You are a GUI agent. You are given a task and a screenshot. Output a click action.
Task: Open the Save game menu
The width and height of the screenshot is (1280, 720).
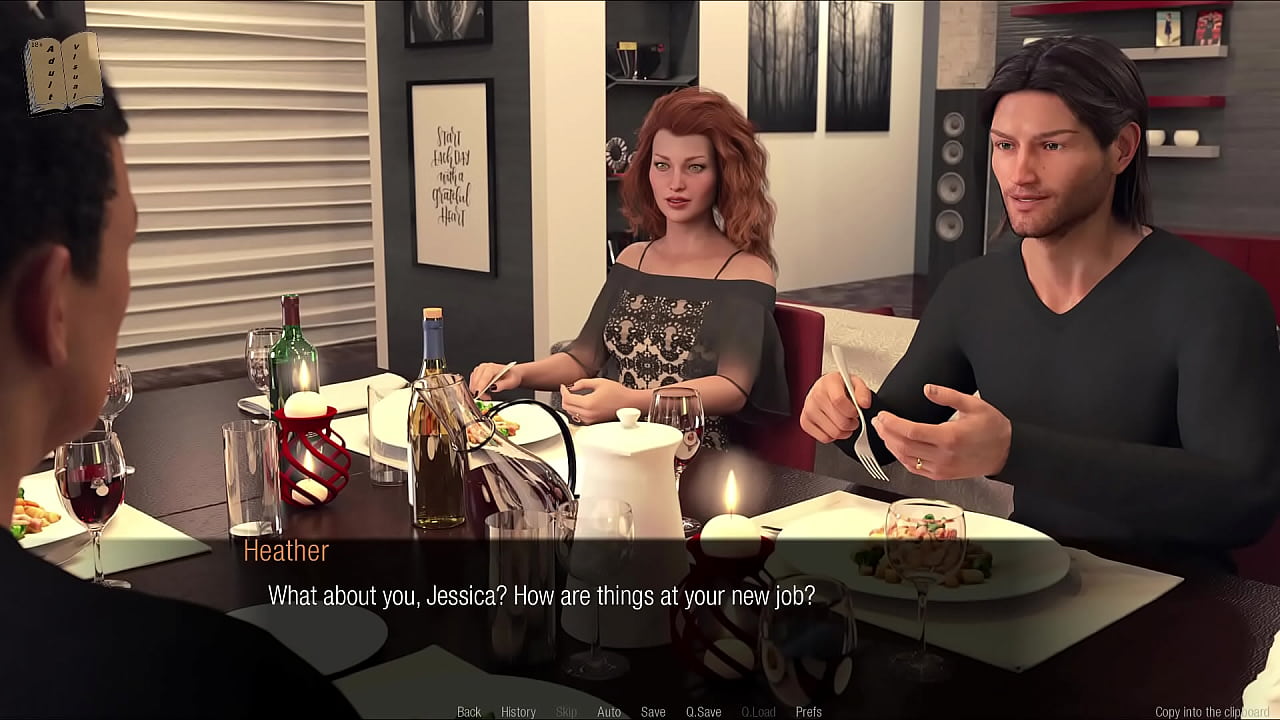653,712
